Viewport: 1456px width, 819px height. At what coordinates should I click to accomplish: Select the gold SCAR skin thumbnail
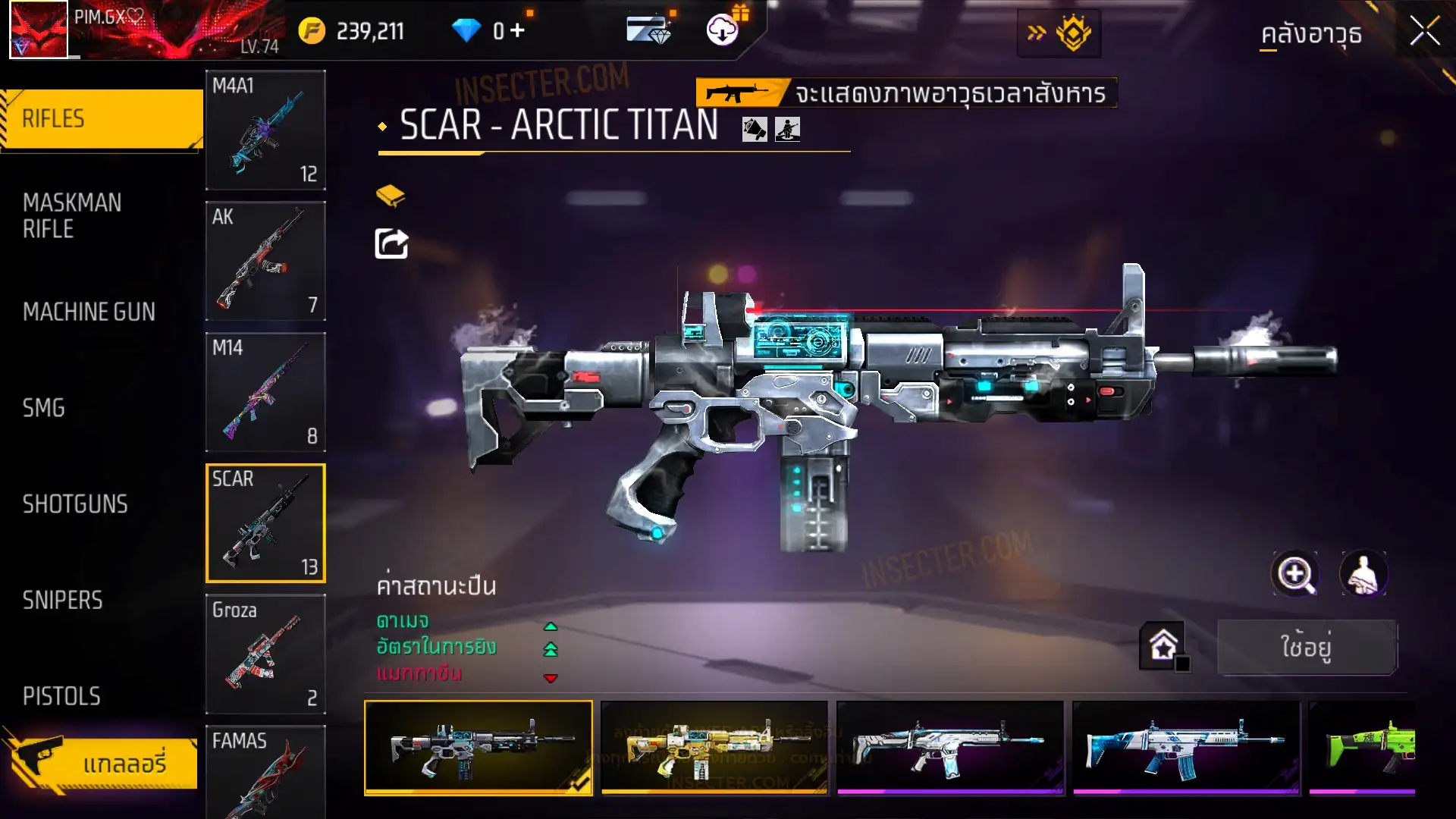tap(714, 748)
